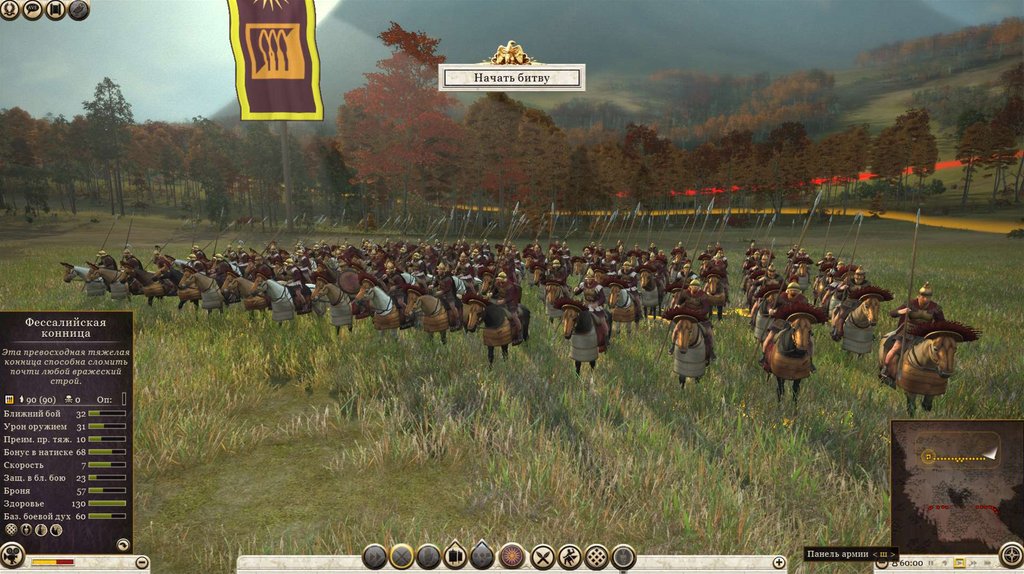Screen dimensions: 1024x574
Task: Select the Thessalian cavalry unit banner
Action: (x=275, y=58)
